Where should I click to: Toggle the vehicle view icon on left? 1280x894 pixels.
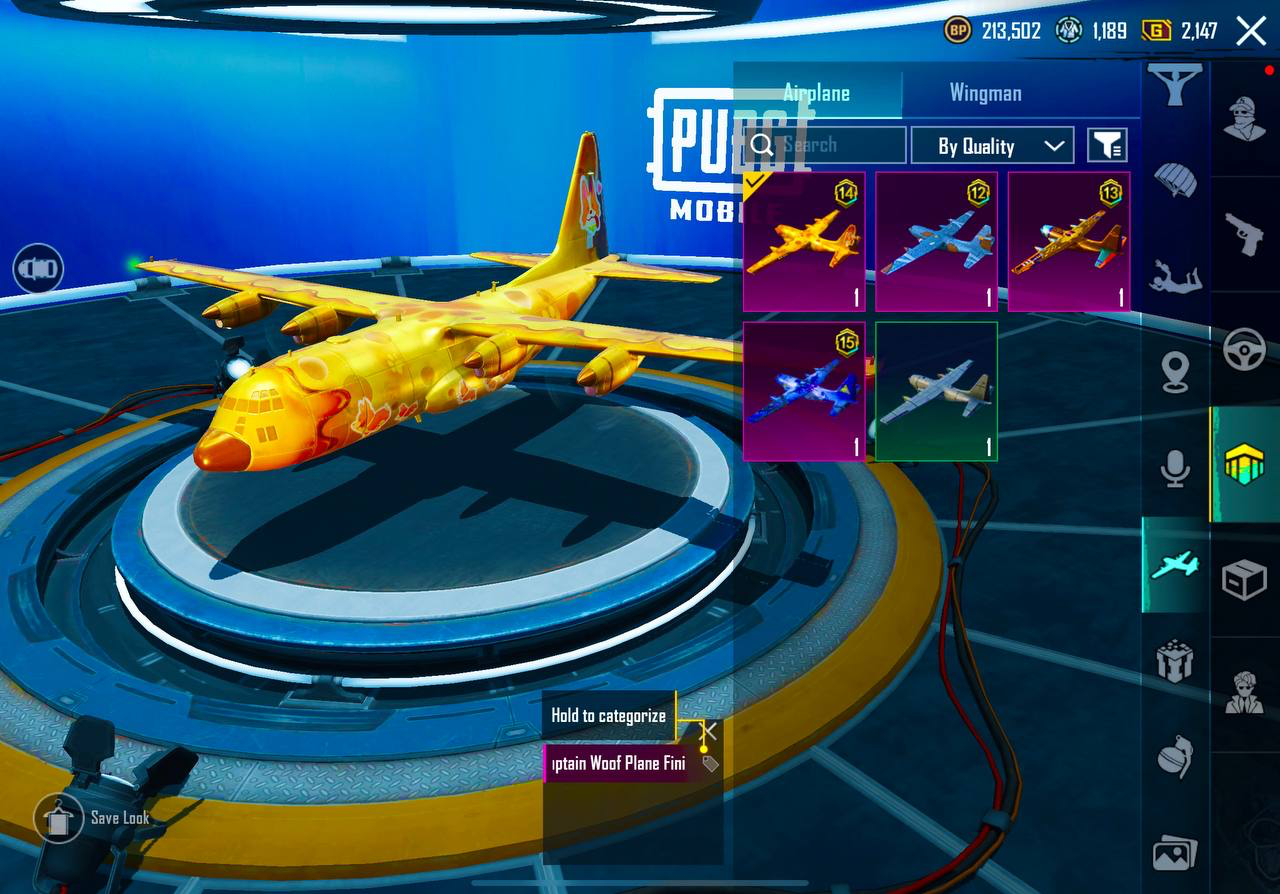click(x=38, y=269)
